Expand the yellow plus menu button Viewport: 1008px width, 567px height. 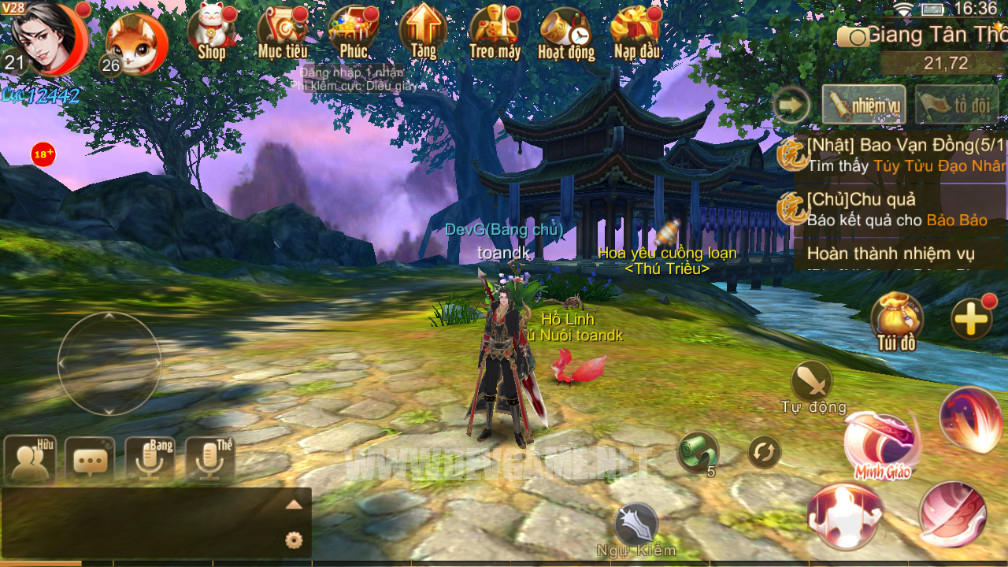point(970,319)
